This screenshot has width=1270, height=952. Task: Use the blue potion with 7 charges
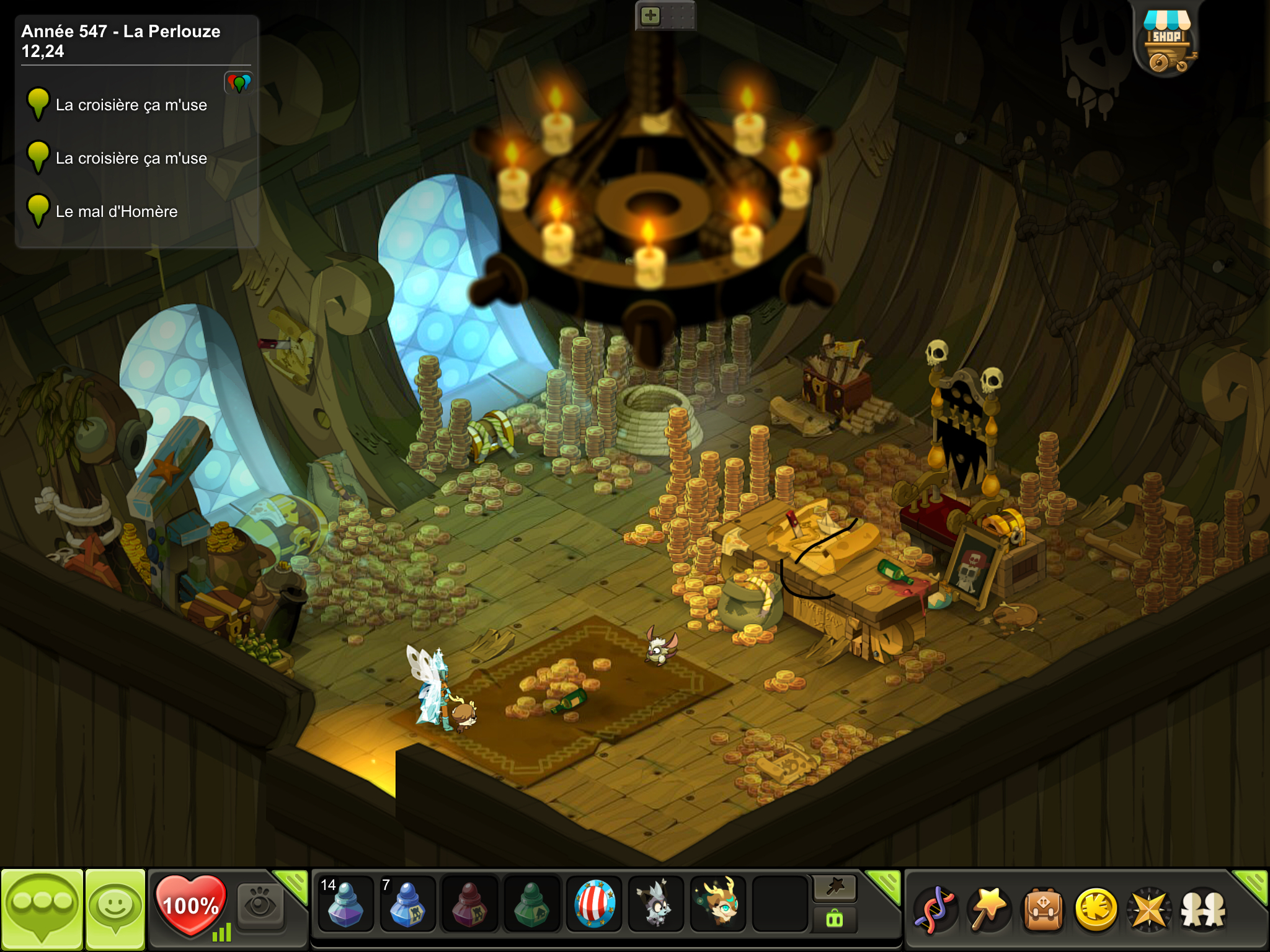coord(407,903)
